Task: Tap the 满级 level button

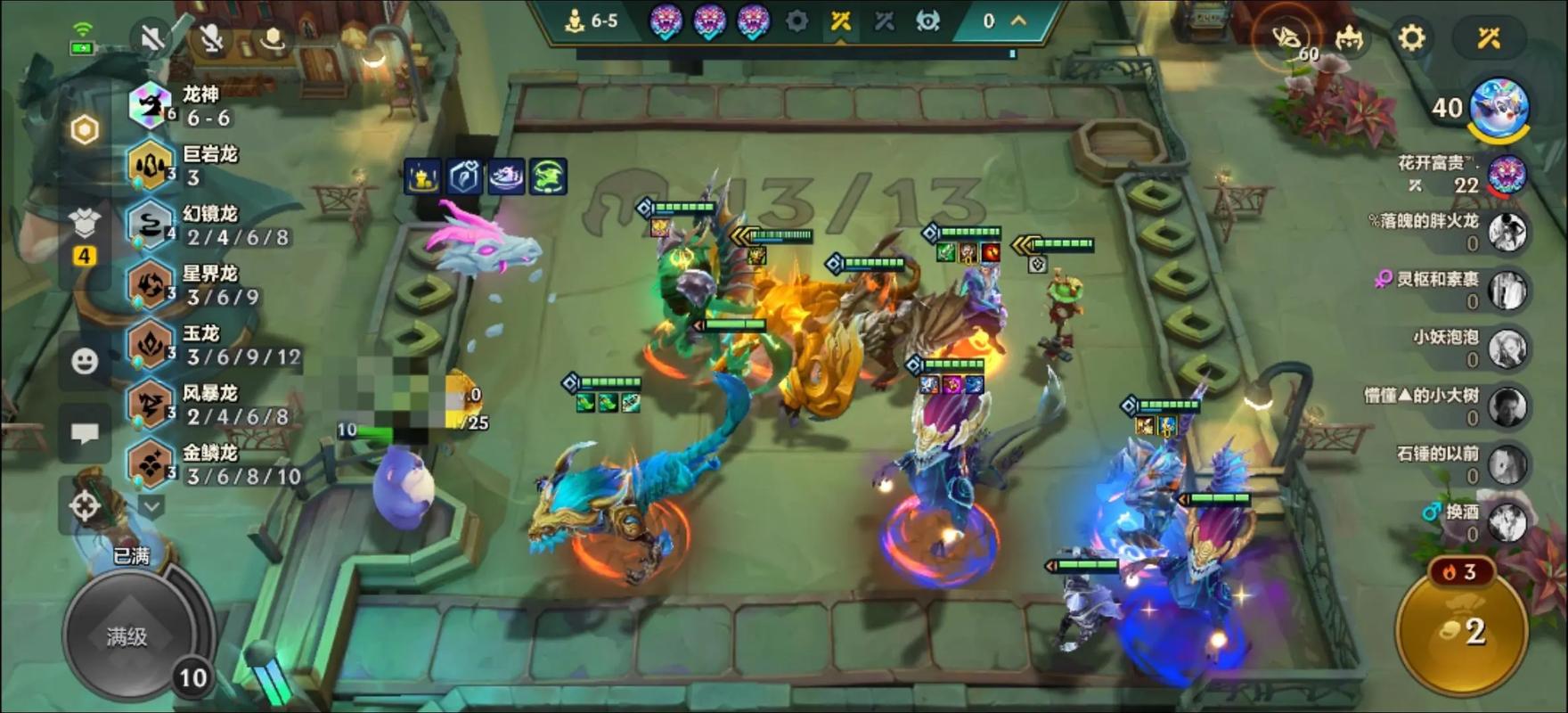Action: [127, 636]
